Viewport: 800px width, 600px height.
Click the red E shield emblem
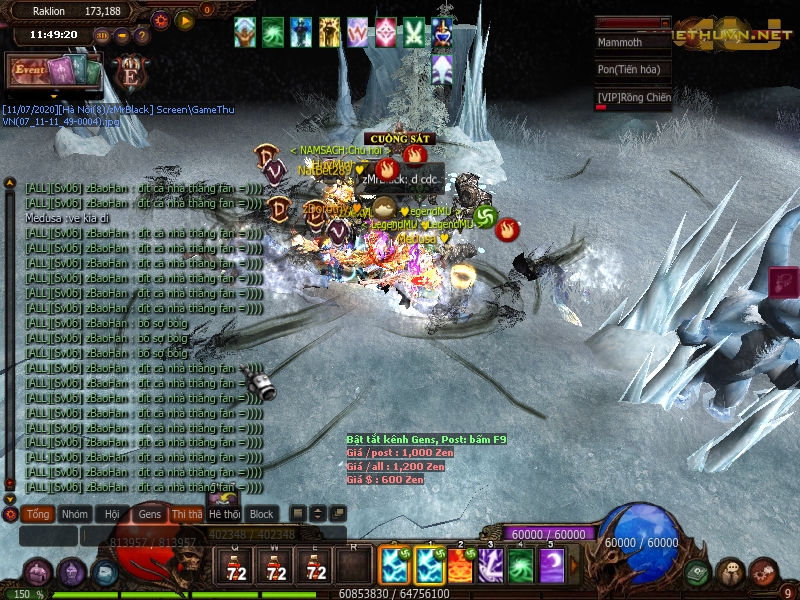130,74
